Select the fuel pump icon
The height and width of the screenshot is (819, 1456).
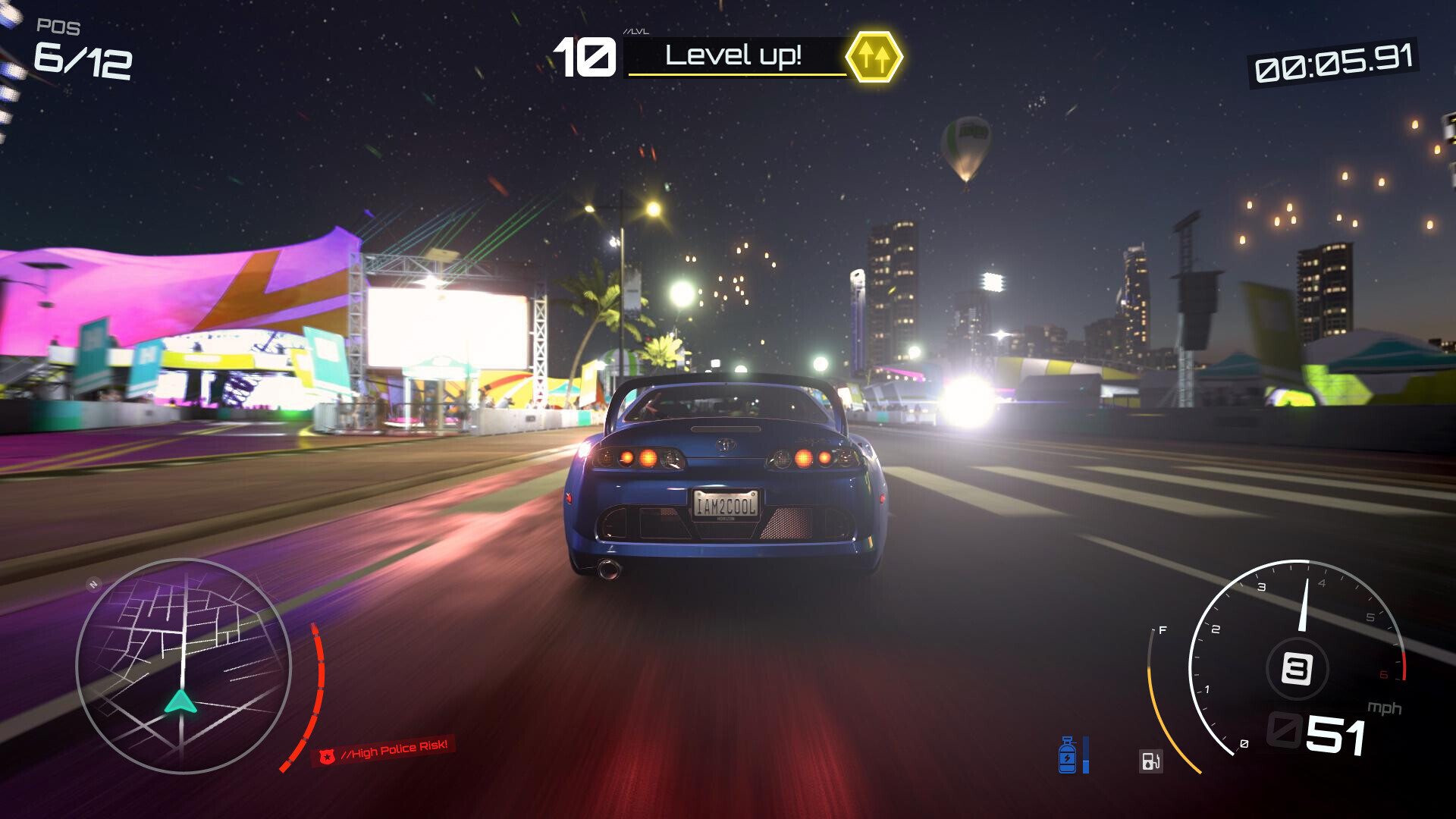(1150, 761)
